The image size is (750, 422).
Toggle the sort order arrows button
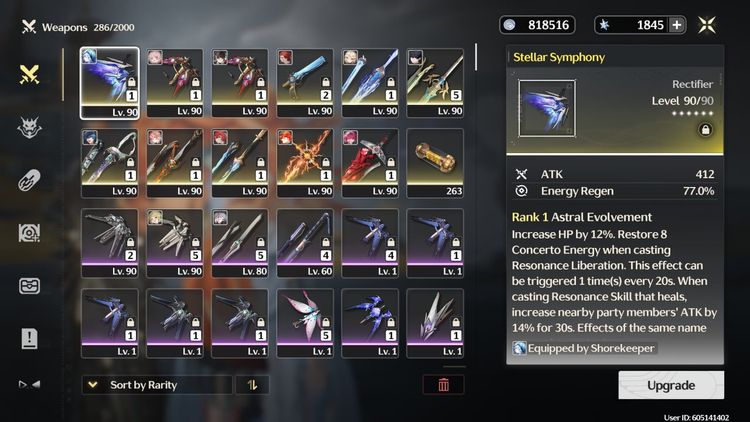click(x=252, y=385)
